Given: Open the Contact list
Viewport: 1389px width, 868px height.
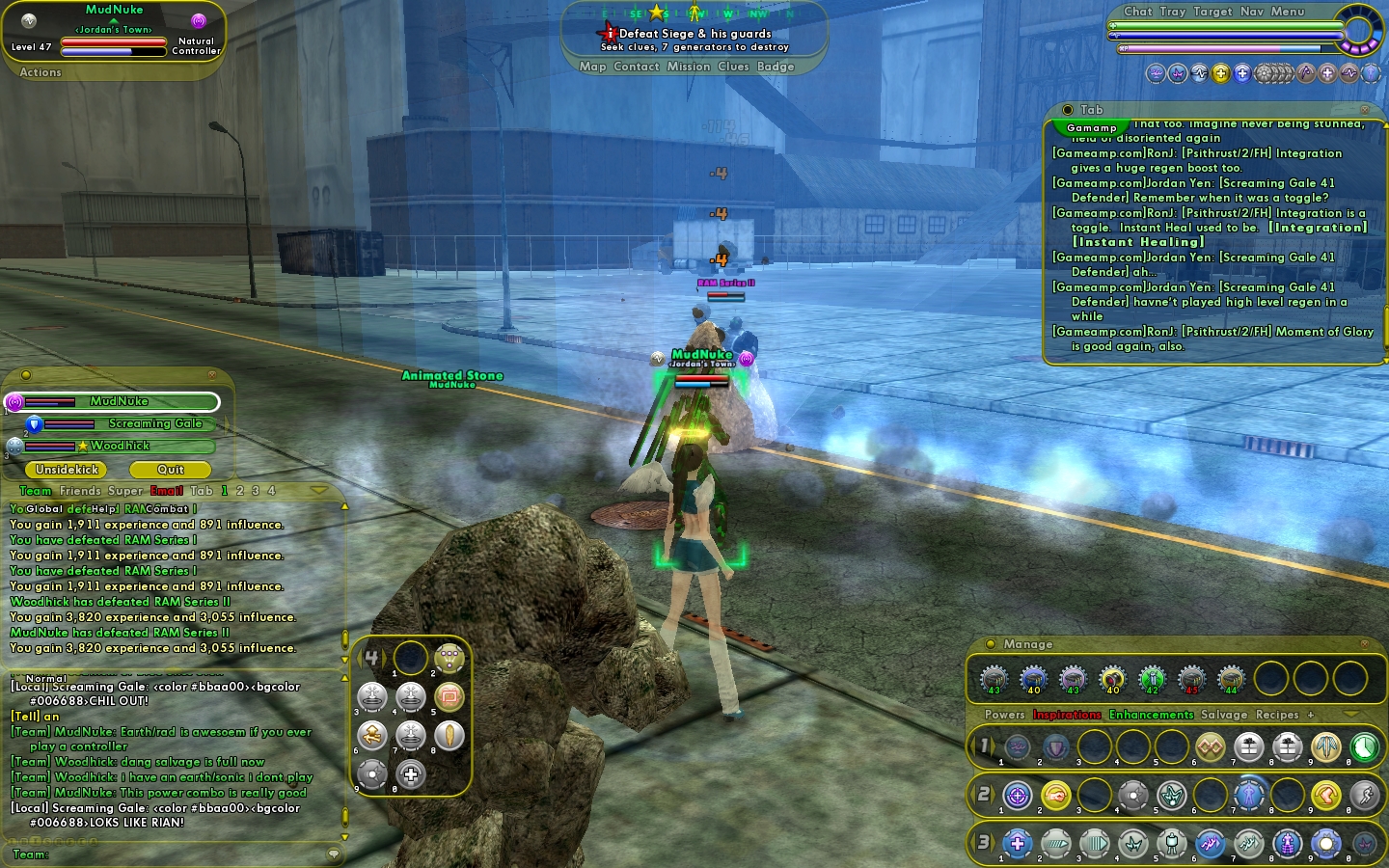Looking at the screenshot, I should pyautogui.click(x=636, y=67).
